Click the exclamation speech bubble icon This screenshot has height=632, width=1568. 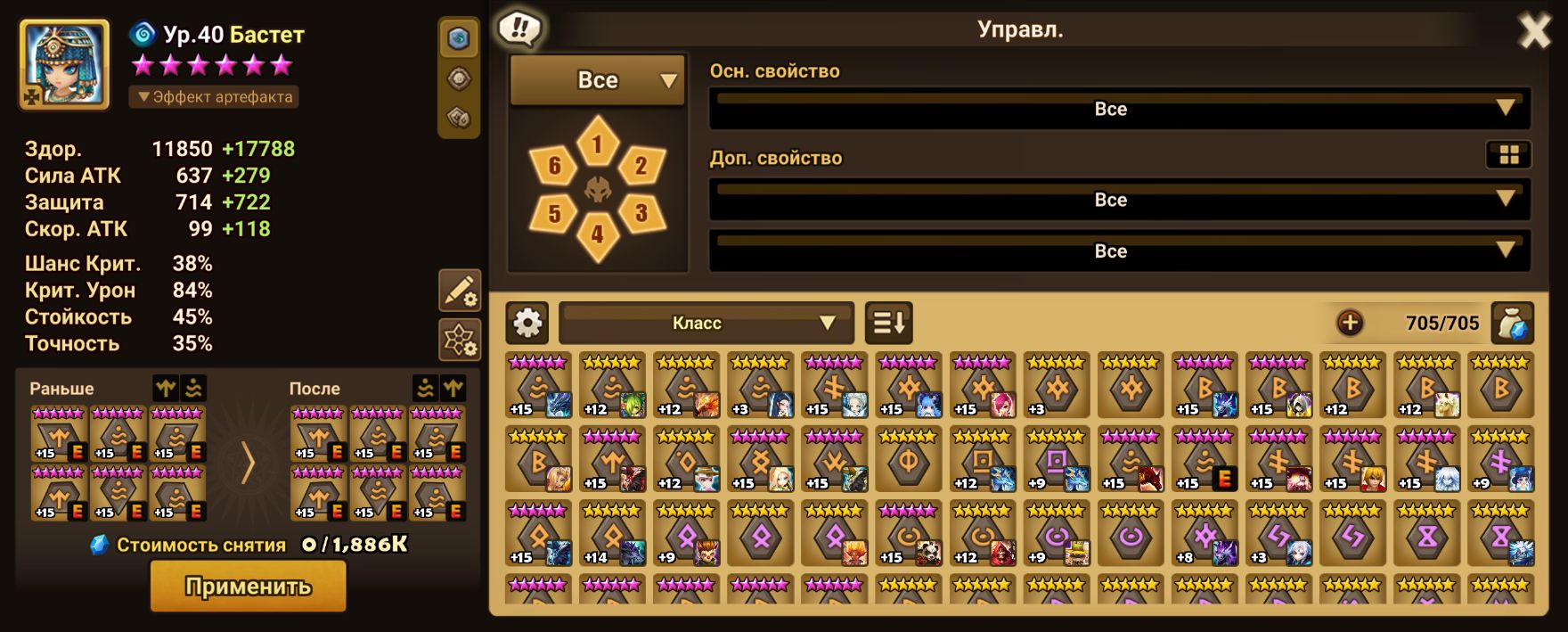pos(519,29)
